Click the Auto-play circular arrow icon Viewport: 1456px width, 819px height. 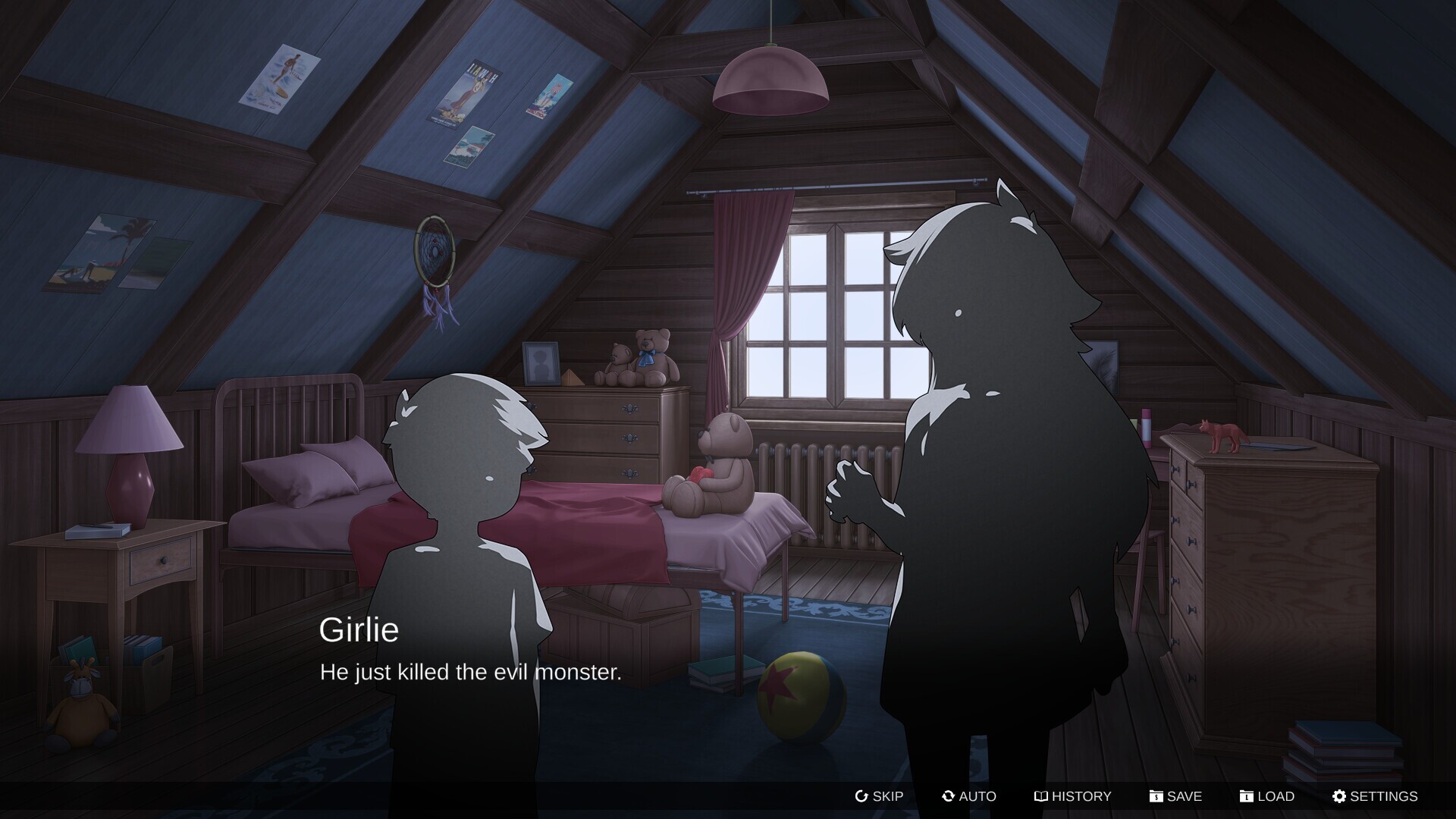pos(947,796)
